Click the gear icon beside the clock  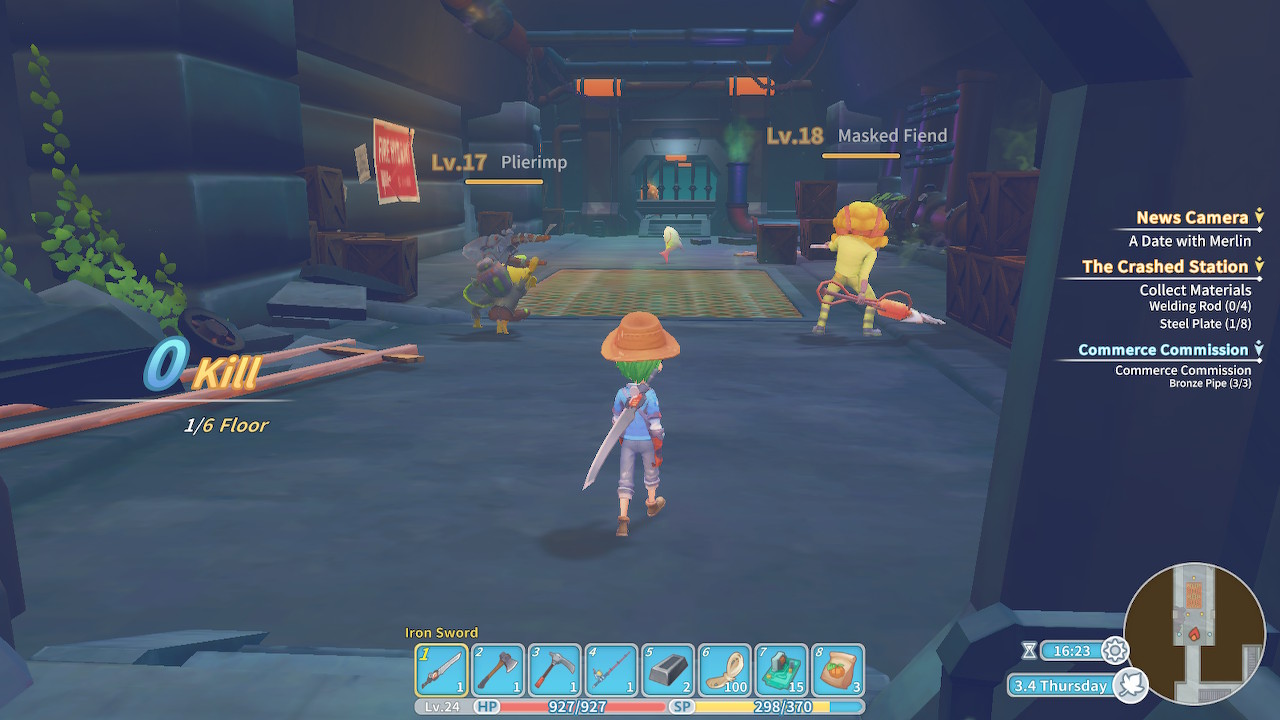click(x=1115, y=651)
